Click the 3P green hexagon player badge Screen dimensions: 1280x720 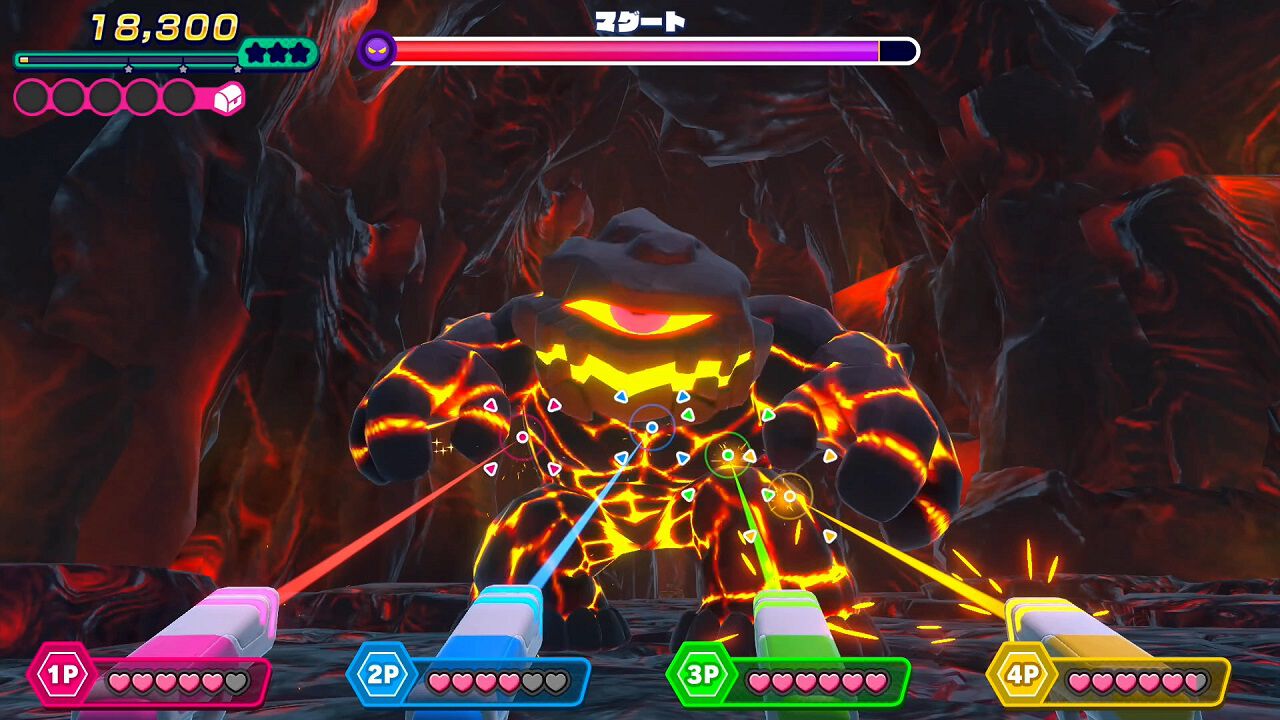pos(702,675)
